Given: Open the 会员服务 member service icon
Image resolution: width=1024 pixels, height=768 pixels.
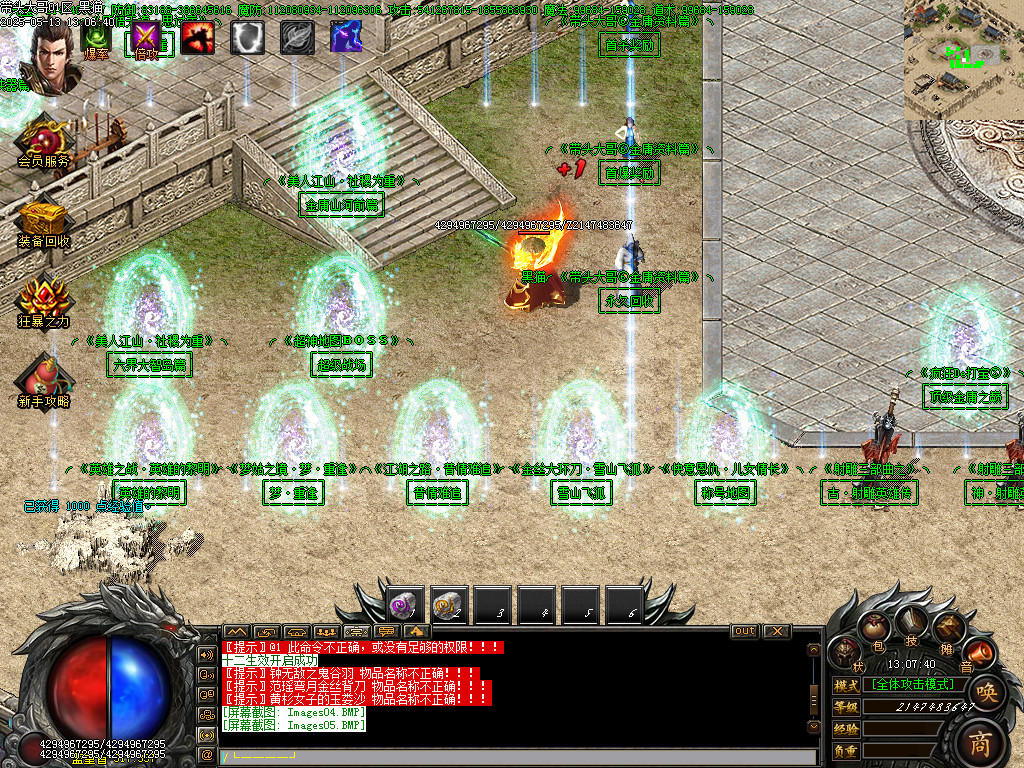Looking at the screenshot, I should pos(44,142).
